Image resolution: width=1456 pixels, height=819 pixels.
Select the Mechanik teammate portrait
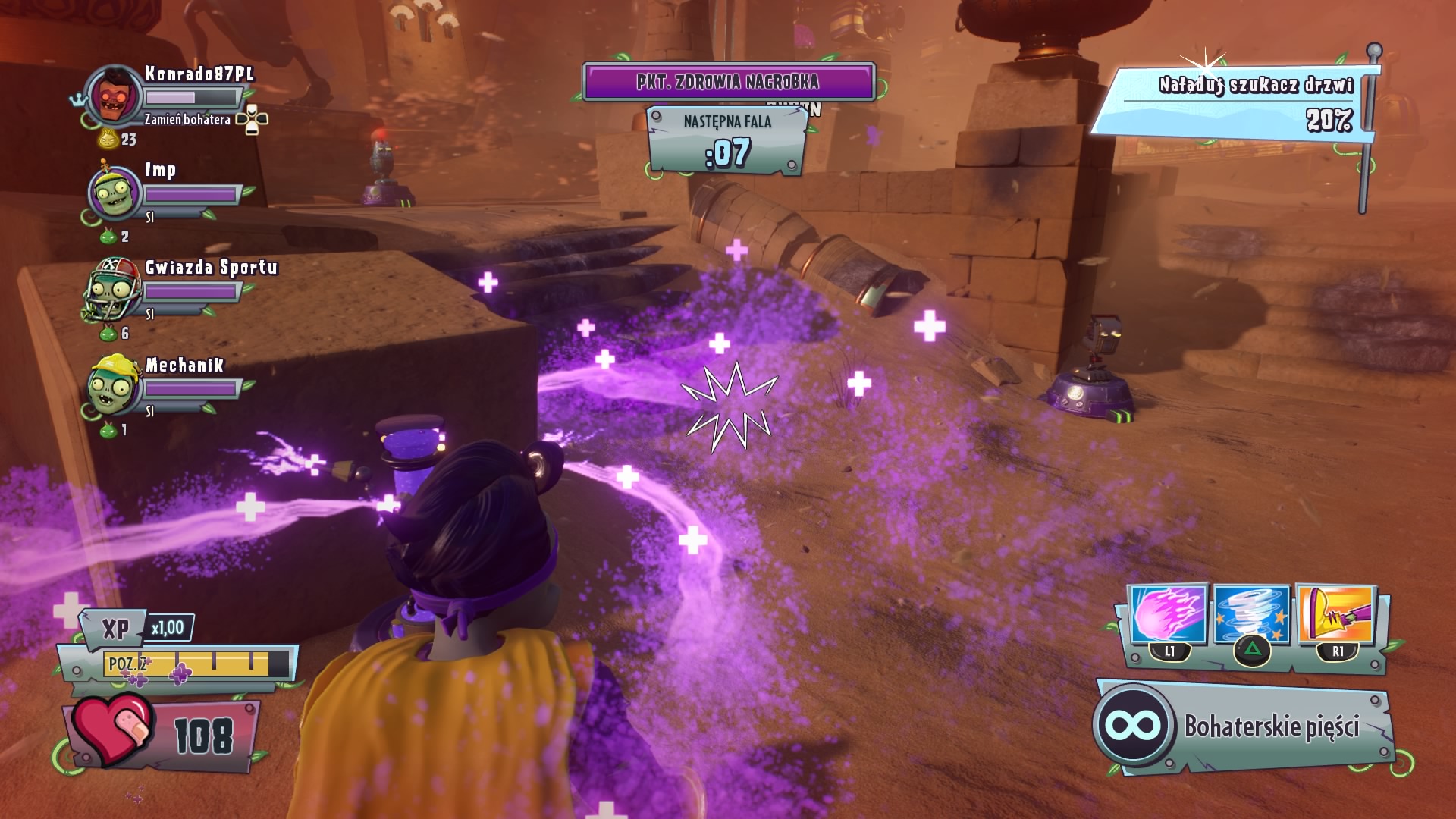pos(114,387)
